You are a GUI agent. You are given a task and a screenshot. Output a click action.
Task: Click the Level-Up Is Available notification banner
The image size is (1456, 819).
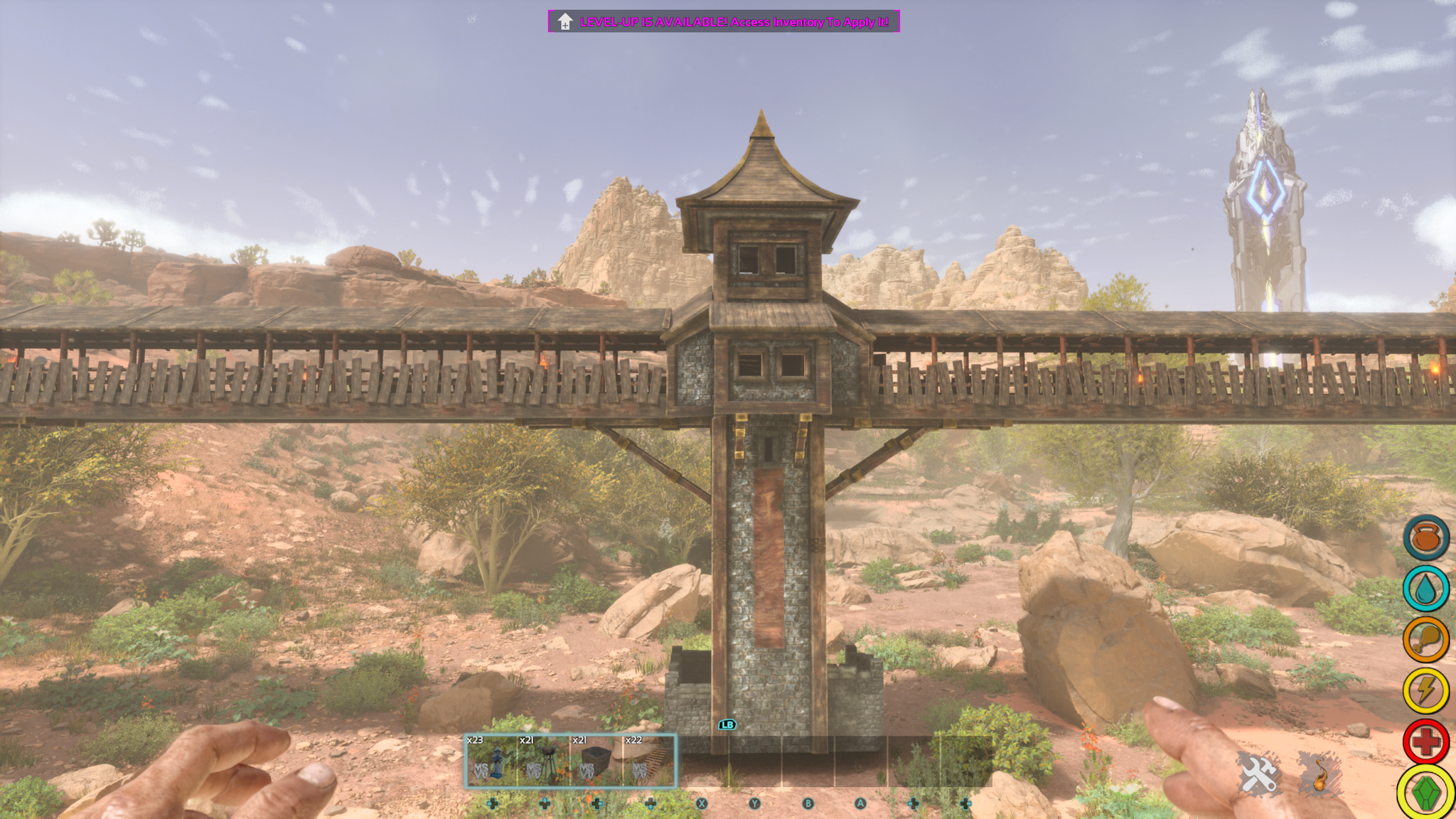click(724, 21)
